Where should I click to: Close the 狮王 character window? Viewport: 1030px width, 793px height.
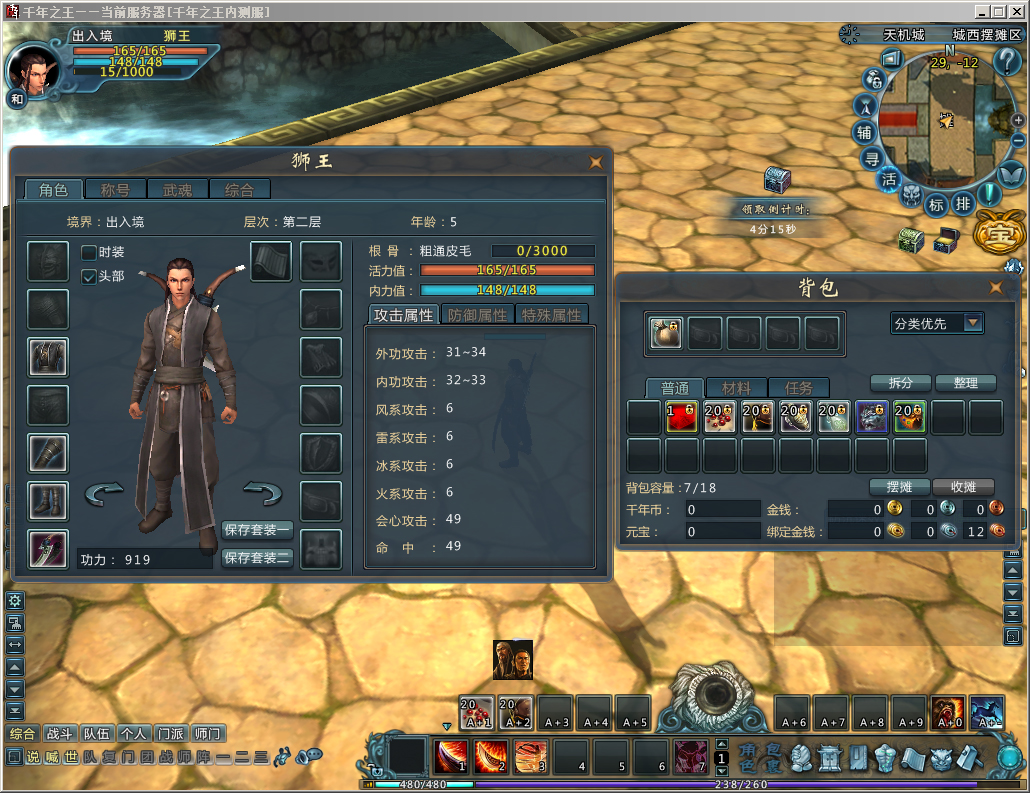point(596,161)
